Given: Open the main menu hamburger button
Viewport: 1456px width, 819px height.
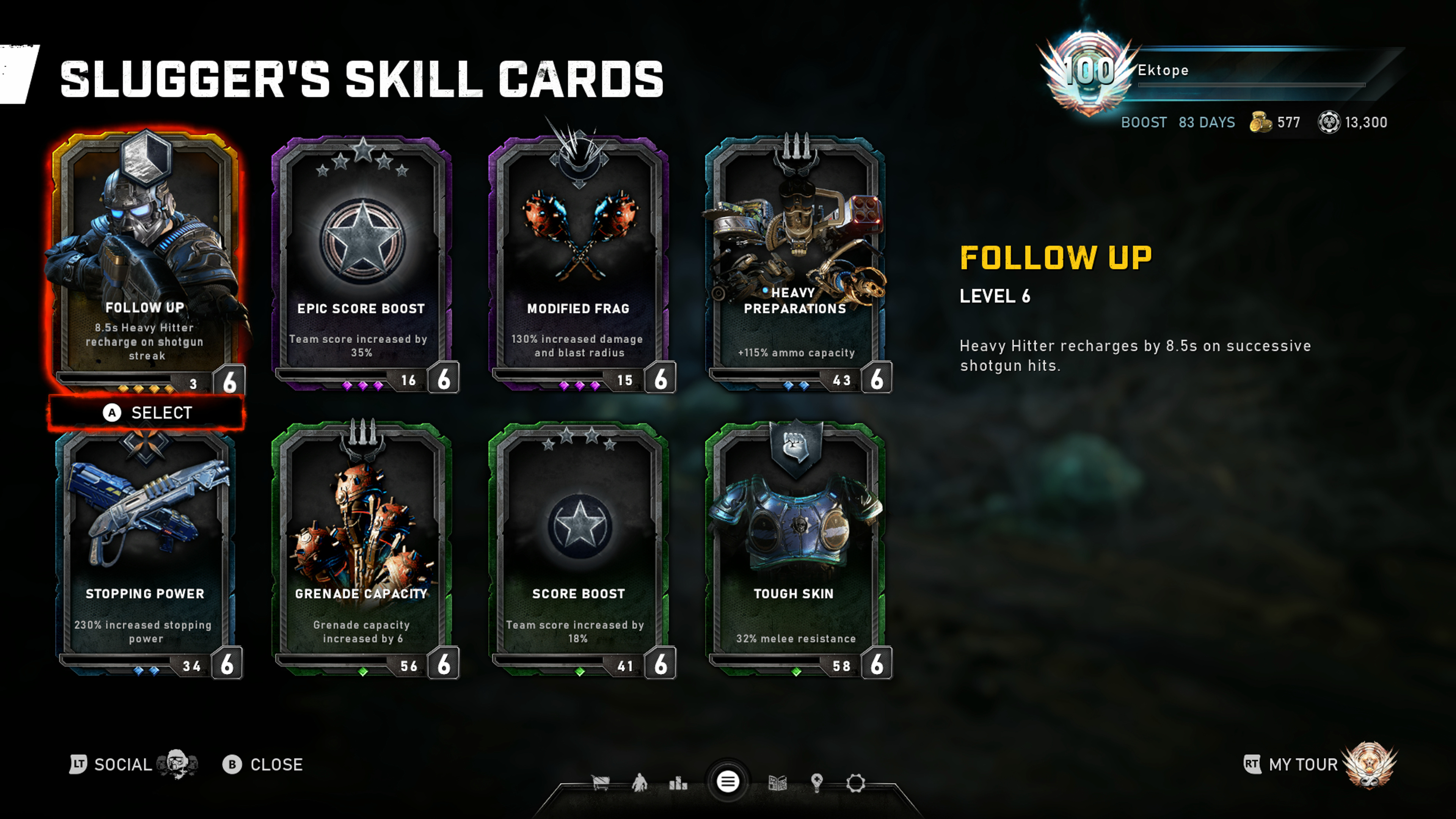Looking at the screenshot, I should coord(728,782).
